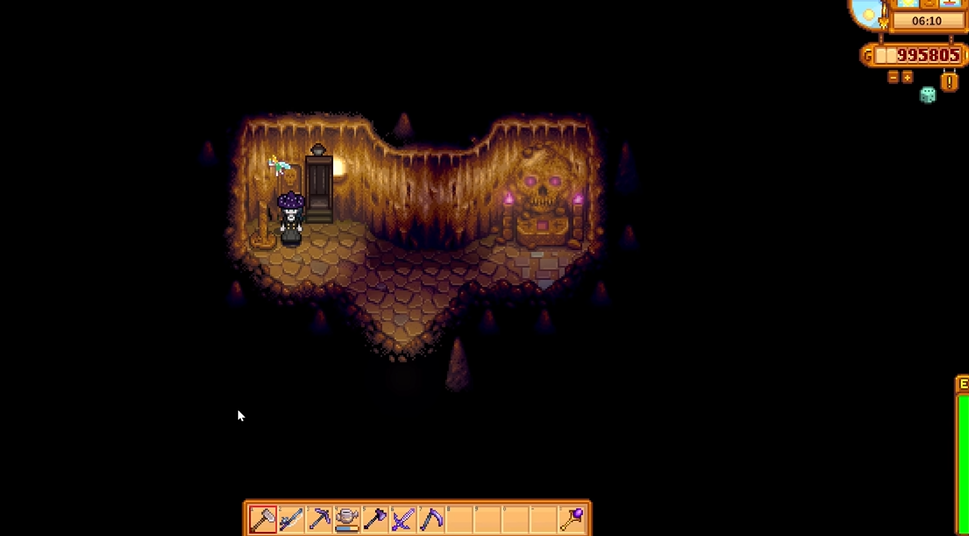Open the journal exclamation mark button
This screenshot has width=969, height=536.
tap(948, 80)
